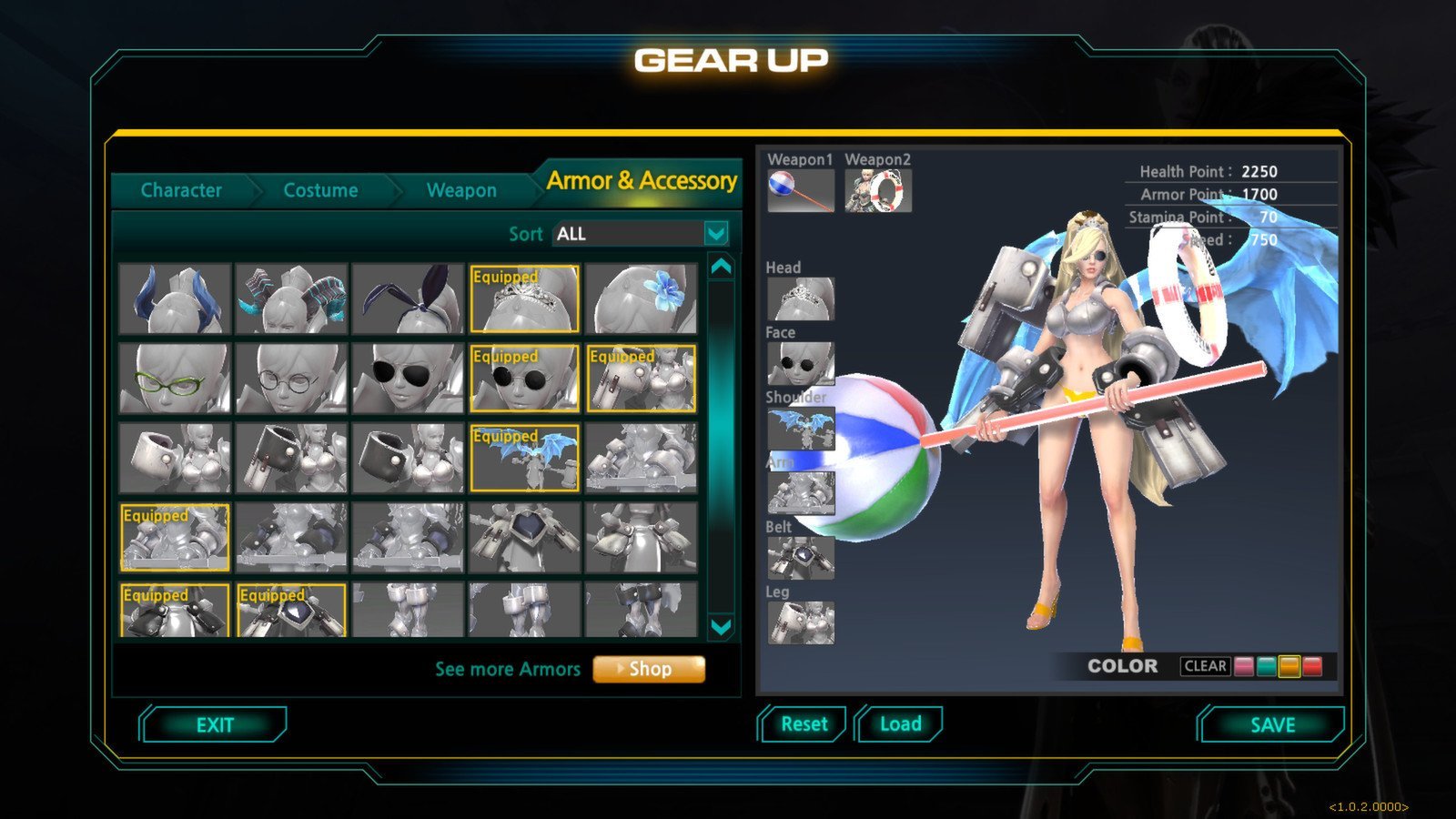1456x819 pixels.
Task: Click the equipped blue wings thumbnail
Action: (x=524, y=459)
